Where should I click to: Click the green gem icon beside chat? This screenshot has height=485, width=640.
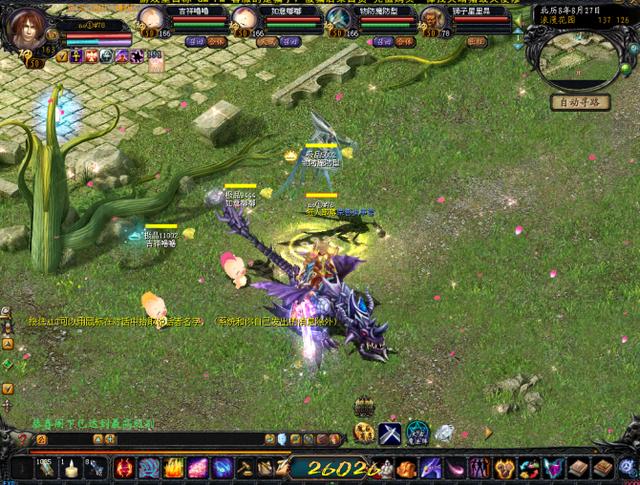pos(8,364)
